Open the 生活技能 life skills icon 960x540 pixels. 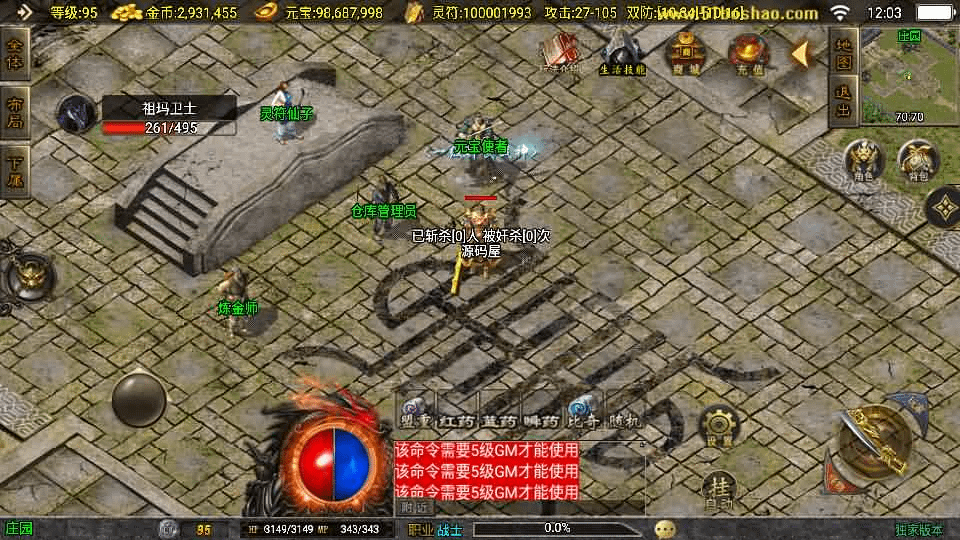pyautogui.click(x=622, y=52)
